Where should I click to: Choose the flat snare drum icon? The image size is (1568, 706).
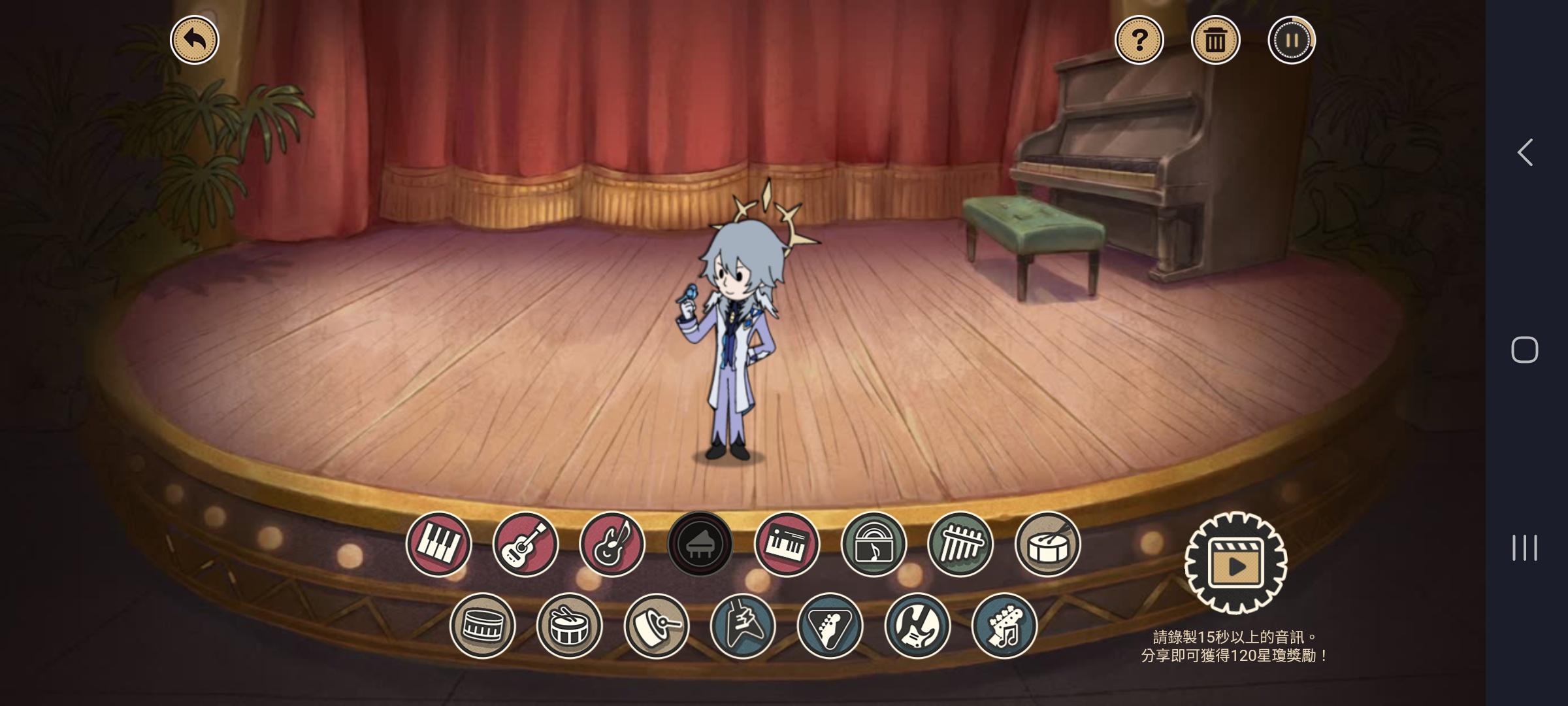coord(482,626)
